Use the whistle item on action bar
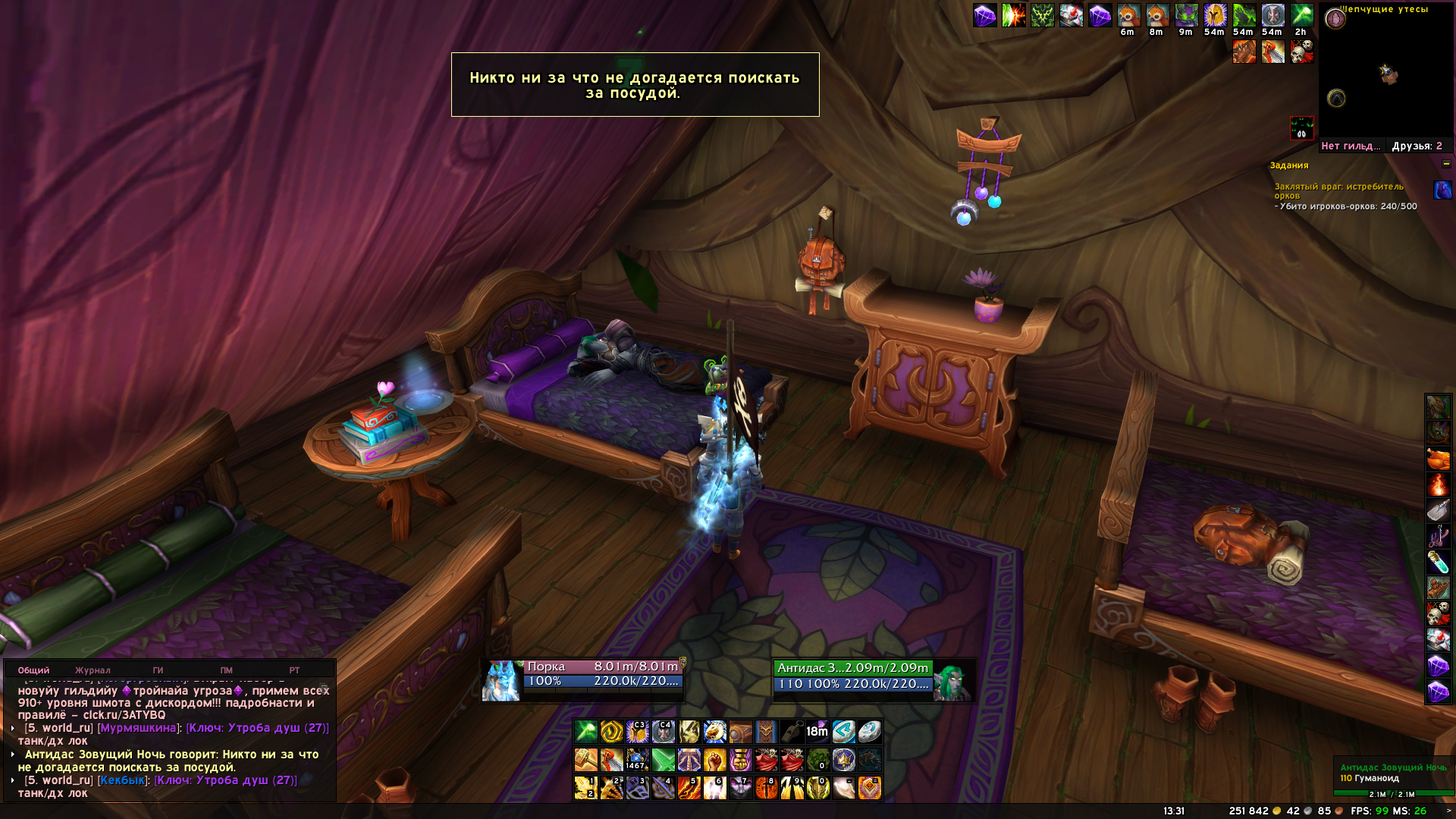Screen dimensions: 1456x819 [791, 732]
